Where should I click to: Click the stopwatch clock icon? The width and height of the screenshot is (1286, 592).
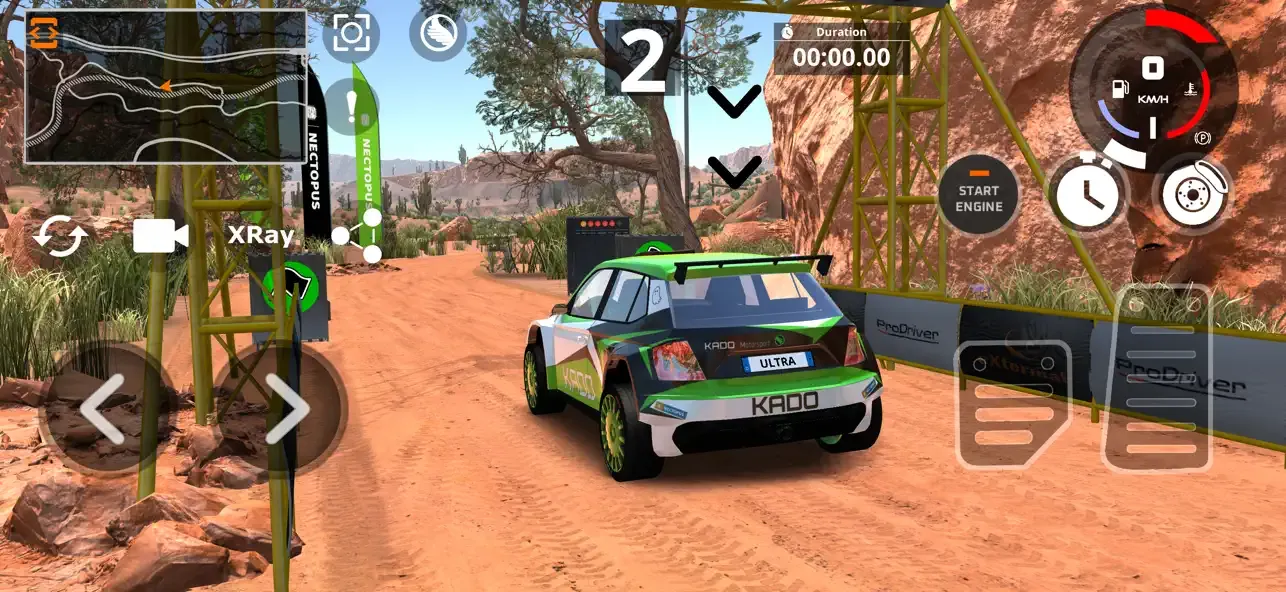pyautogui.click(x=1088, y=194)
